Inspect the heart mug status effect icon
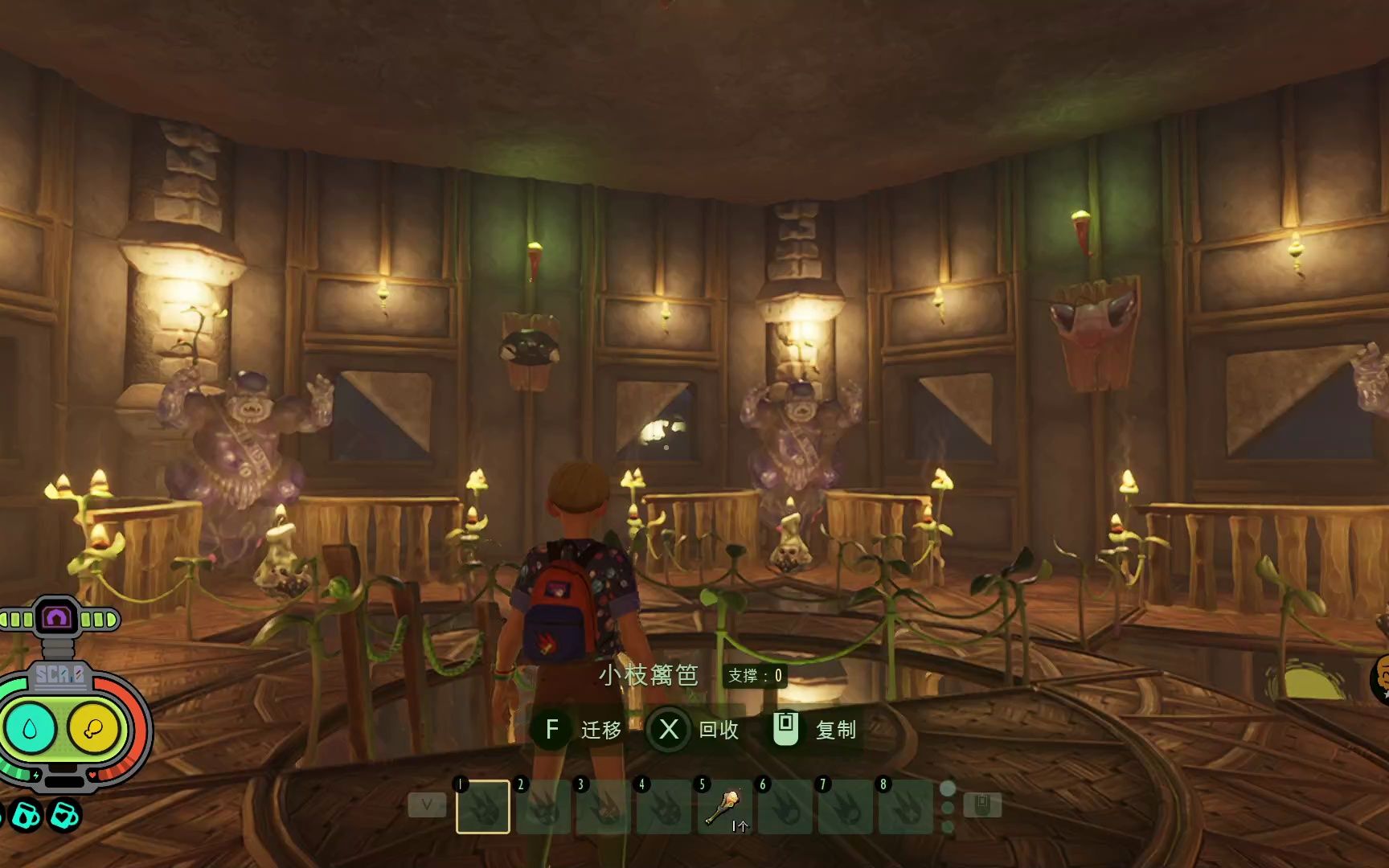Viewport: 1389px width, 868px height. (x=65, y=816)
